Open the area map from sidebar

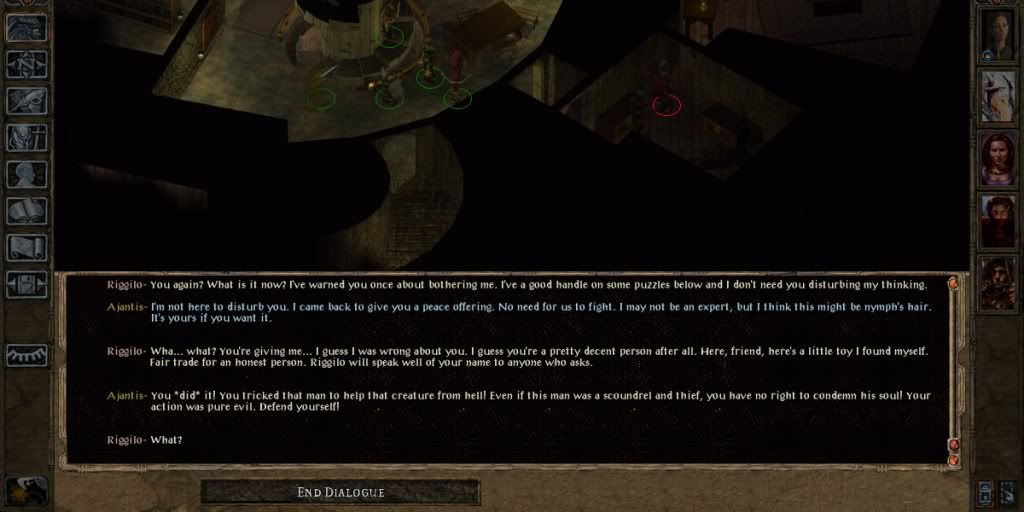(26, 64)
